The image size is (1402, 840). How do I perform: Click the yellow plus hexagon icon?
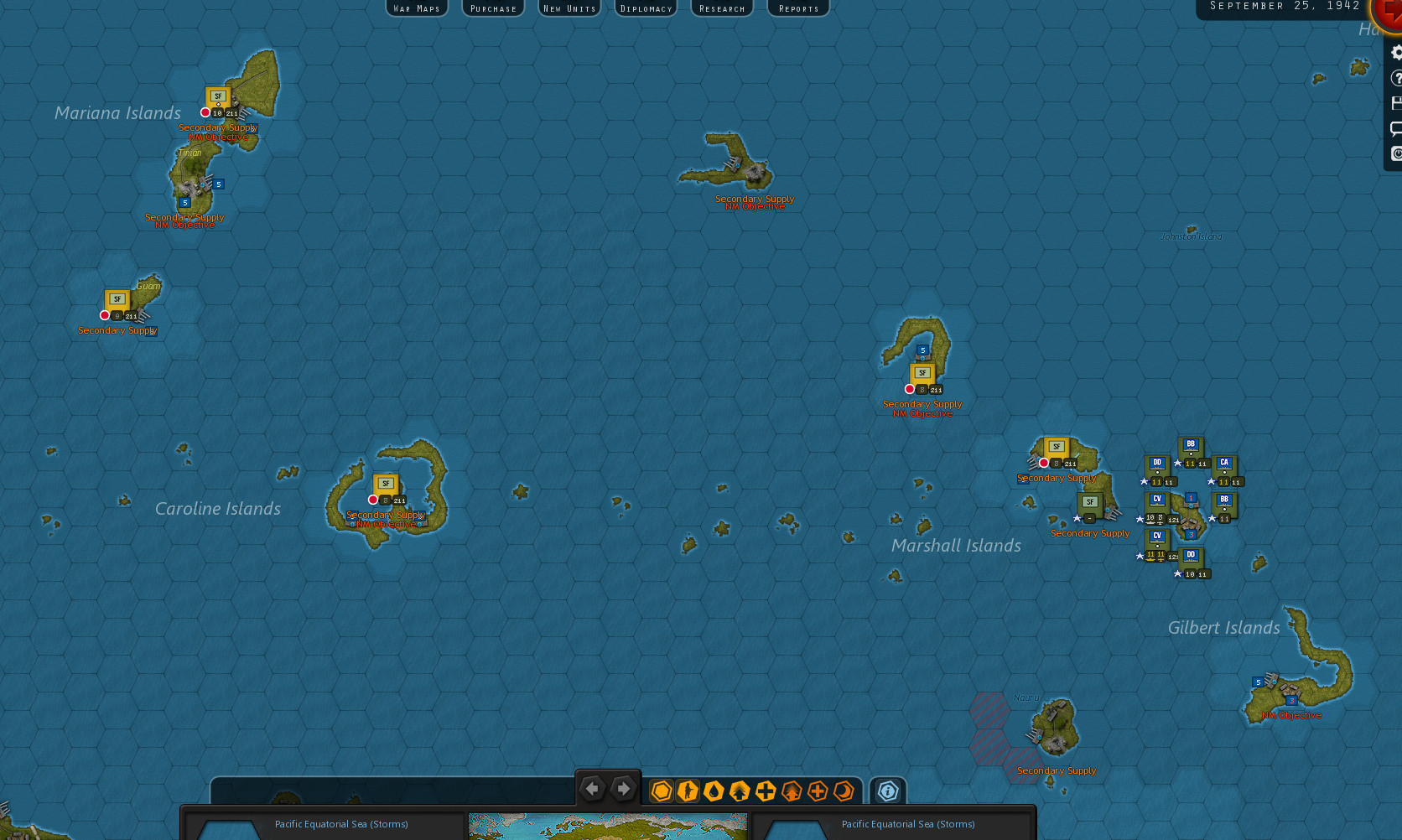coord(766,791)
